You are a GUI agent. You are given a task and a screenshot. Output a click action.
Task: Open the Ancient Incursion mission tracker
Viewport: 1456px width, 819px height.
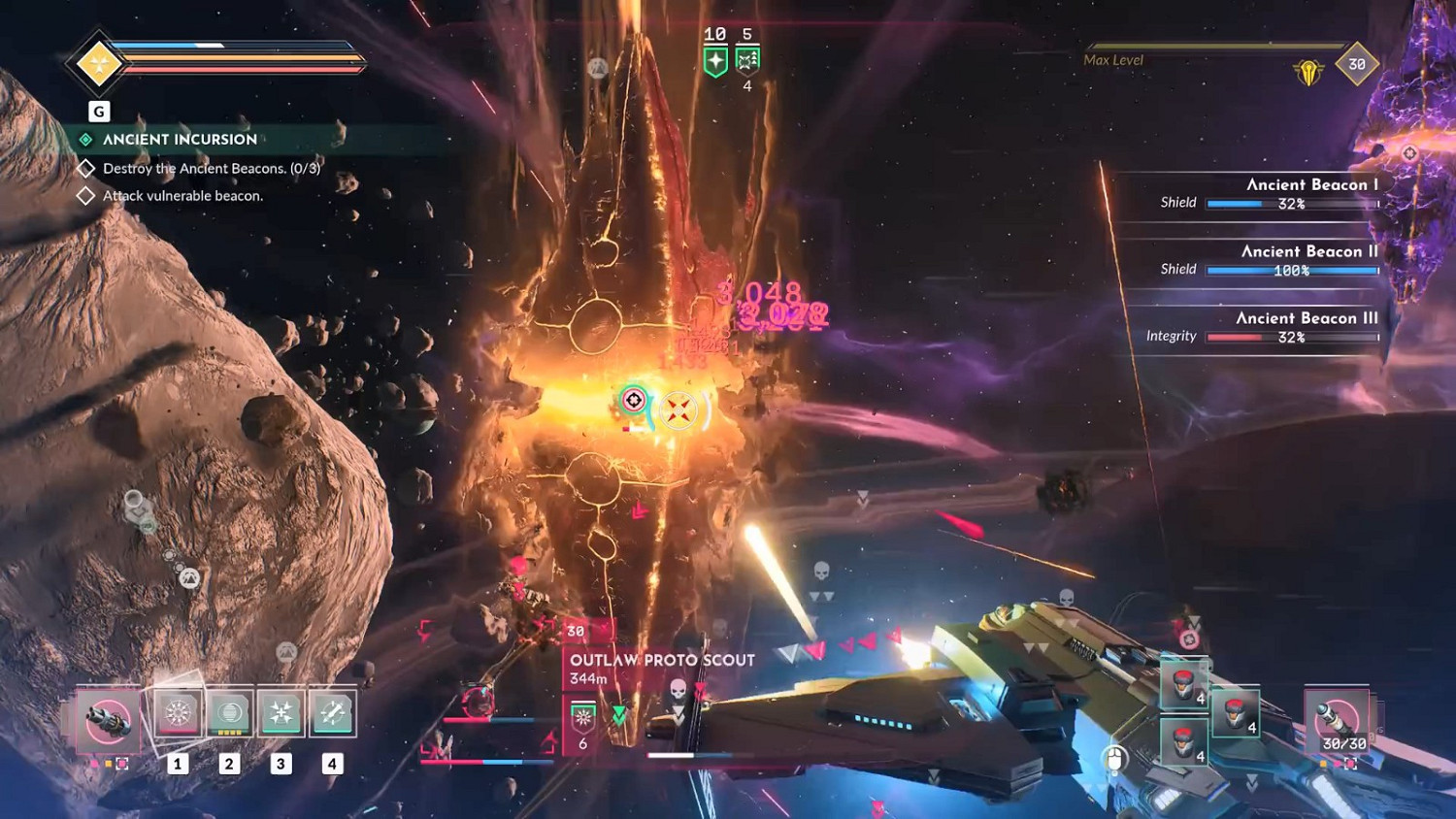[x=180, y=140]
